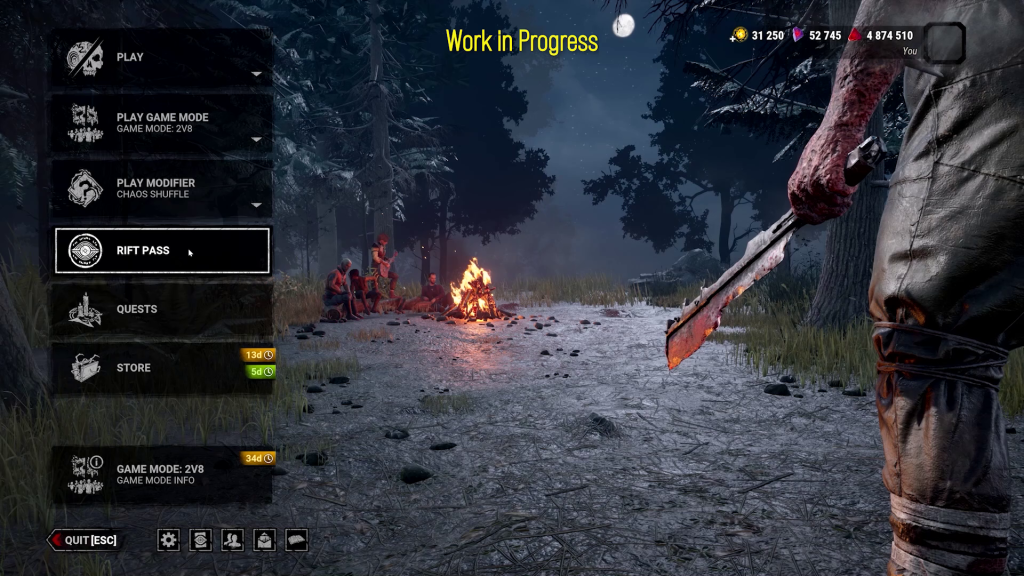1024x576 pixels.
Task: Click the Quit button
Action: point(84,540)
